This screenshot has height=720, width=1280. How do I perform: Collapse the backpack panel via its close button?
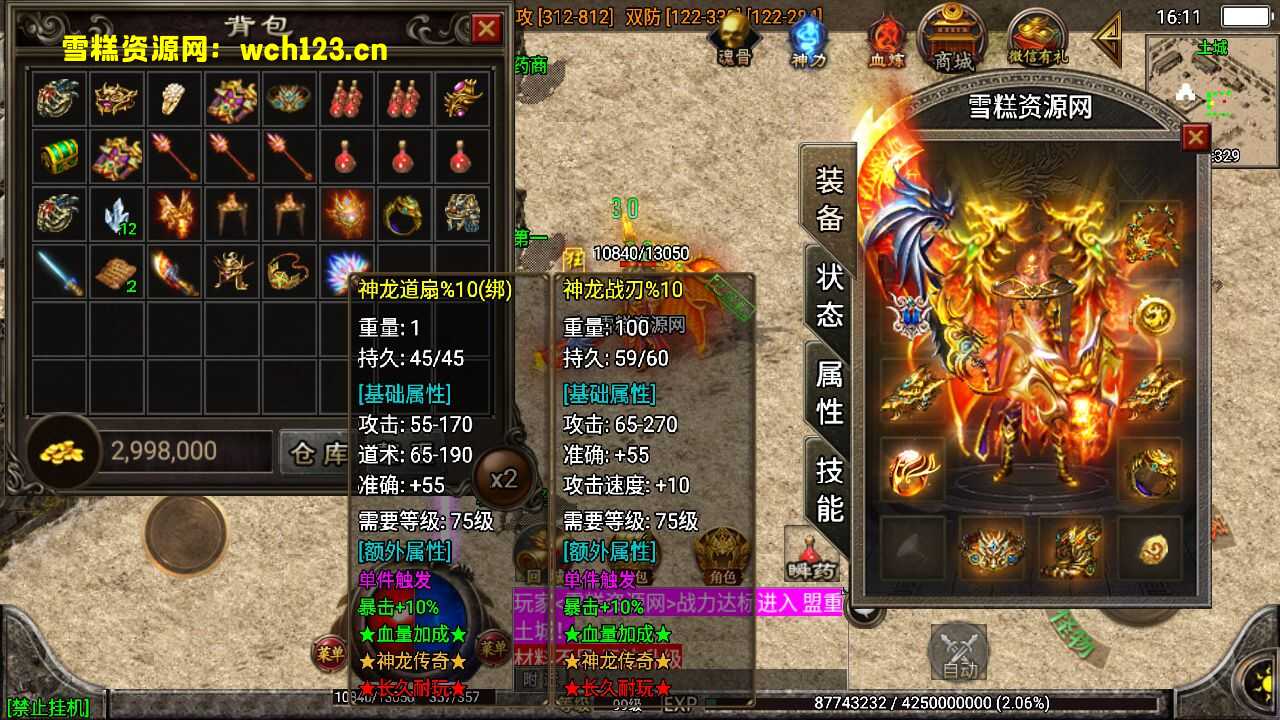pos(489,26)
